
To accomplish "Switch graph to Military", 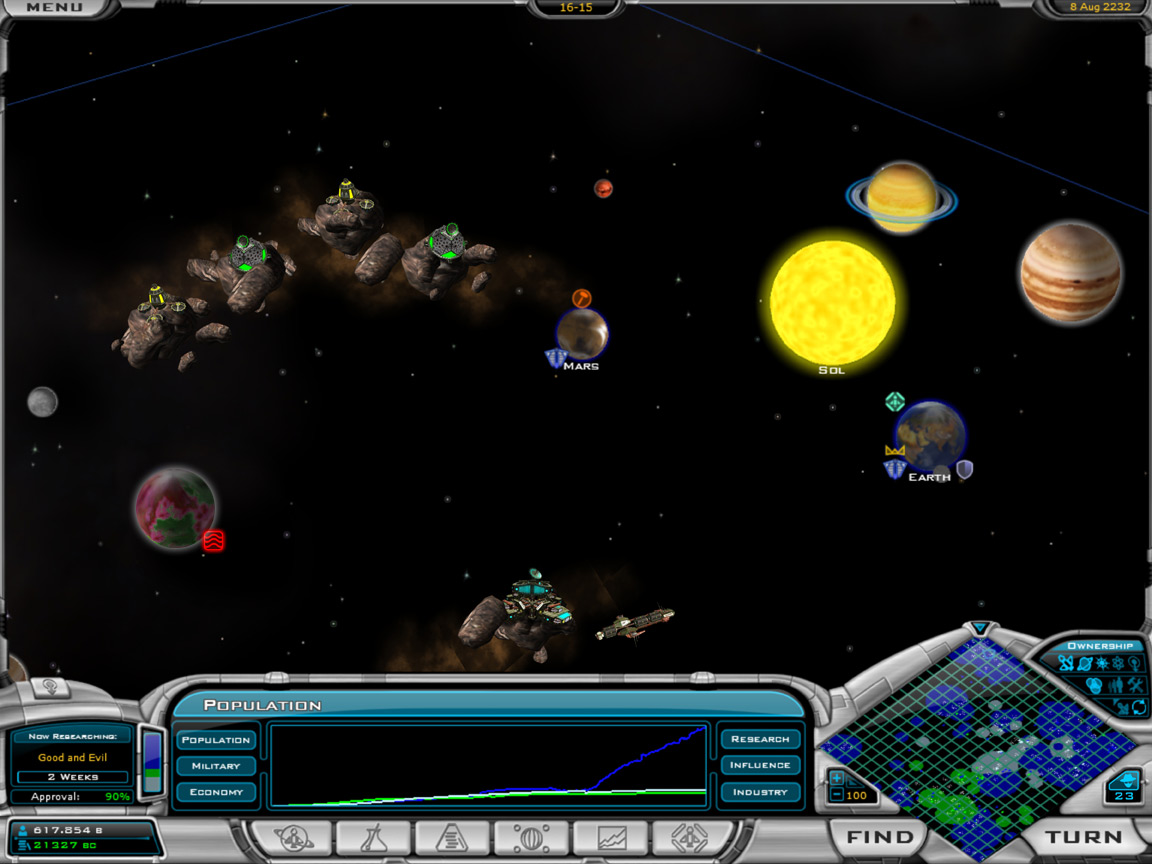I will [x=216, y=766].
